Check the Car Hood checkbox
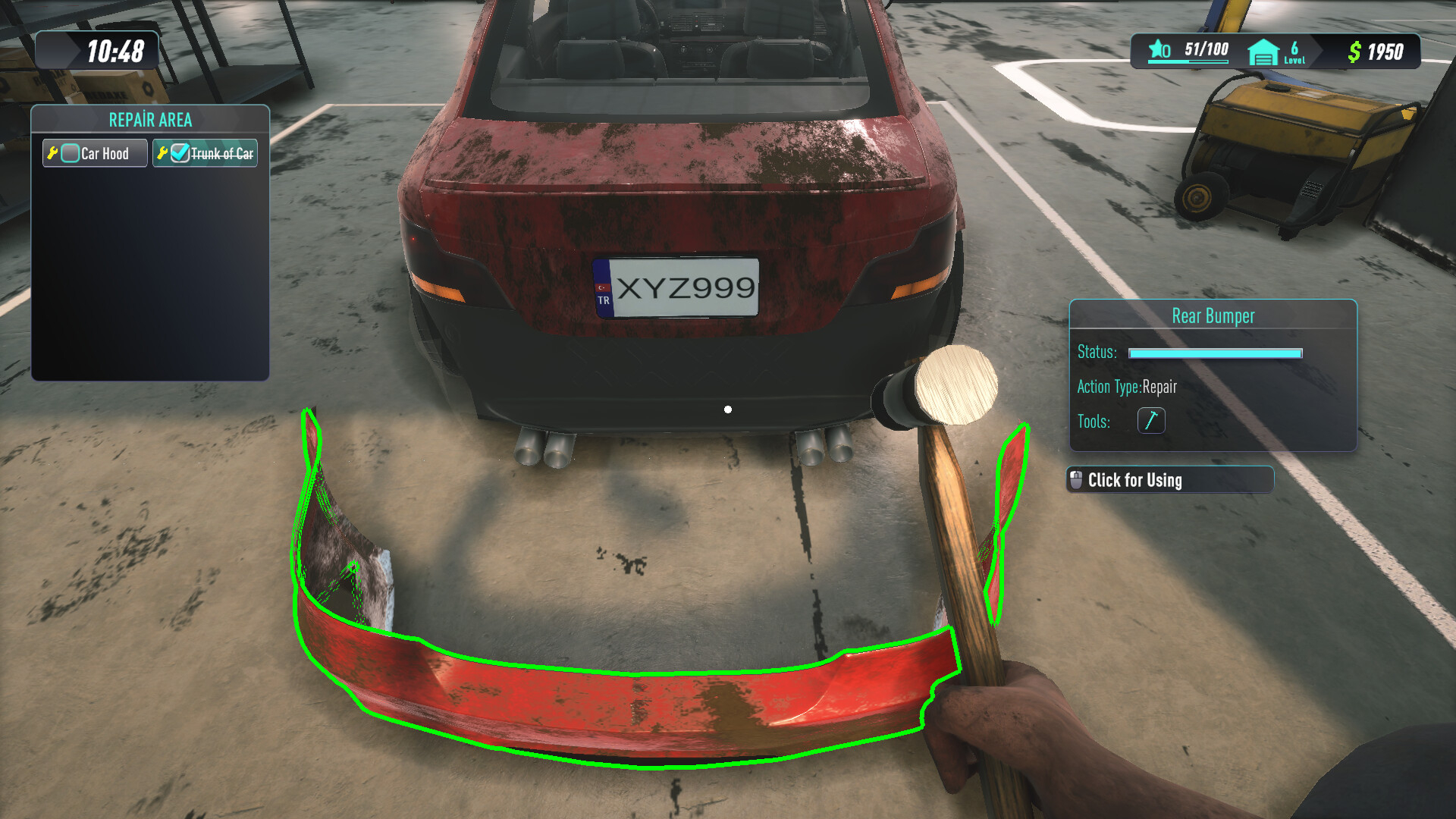 point(70,152)
